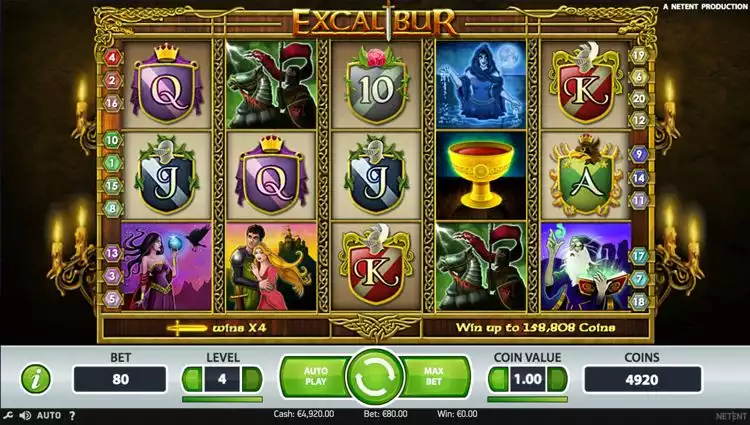Show payline 9 on the reels
Image resolution: width=750 pixels, height=425 pixels.
[638, 155]
